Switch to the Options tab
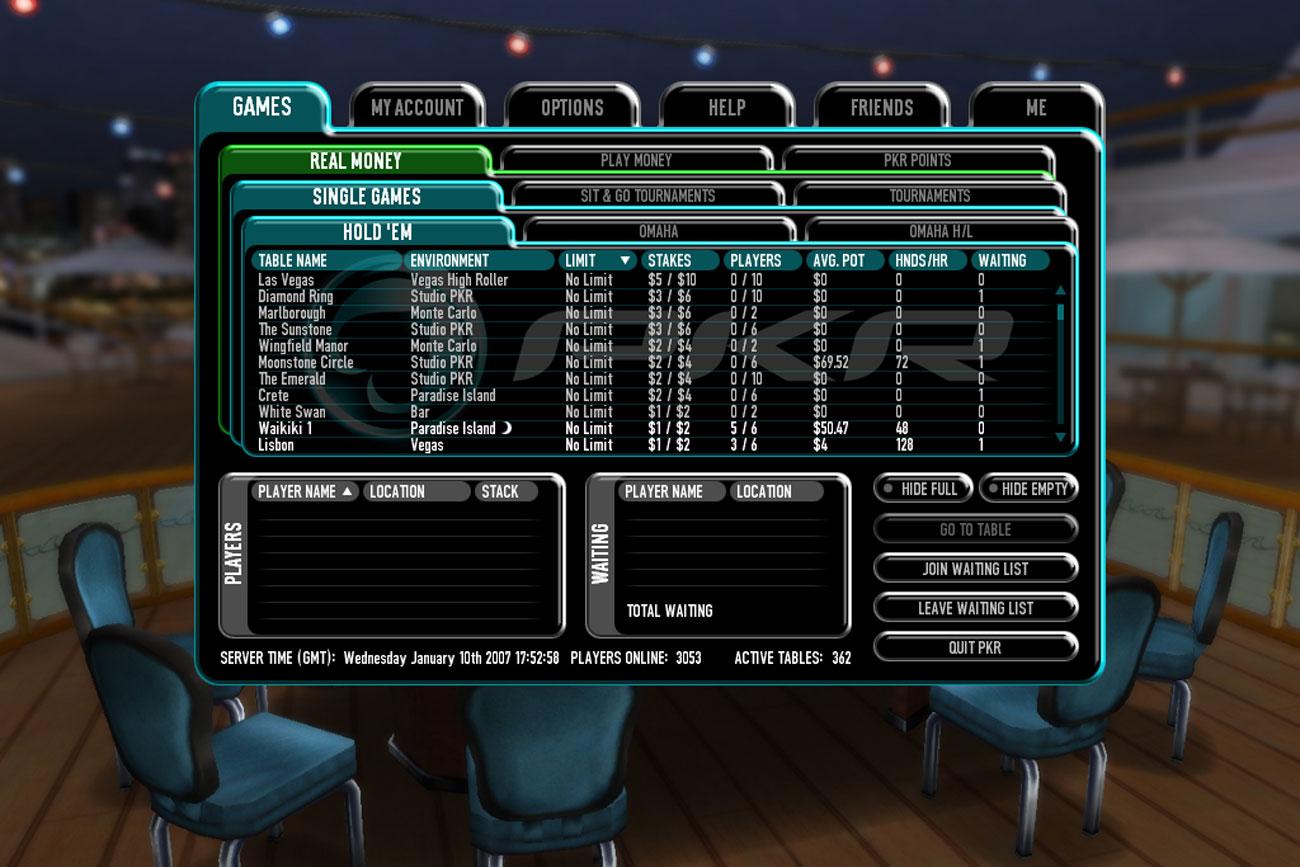1300x867 pixels. 572,108
